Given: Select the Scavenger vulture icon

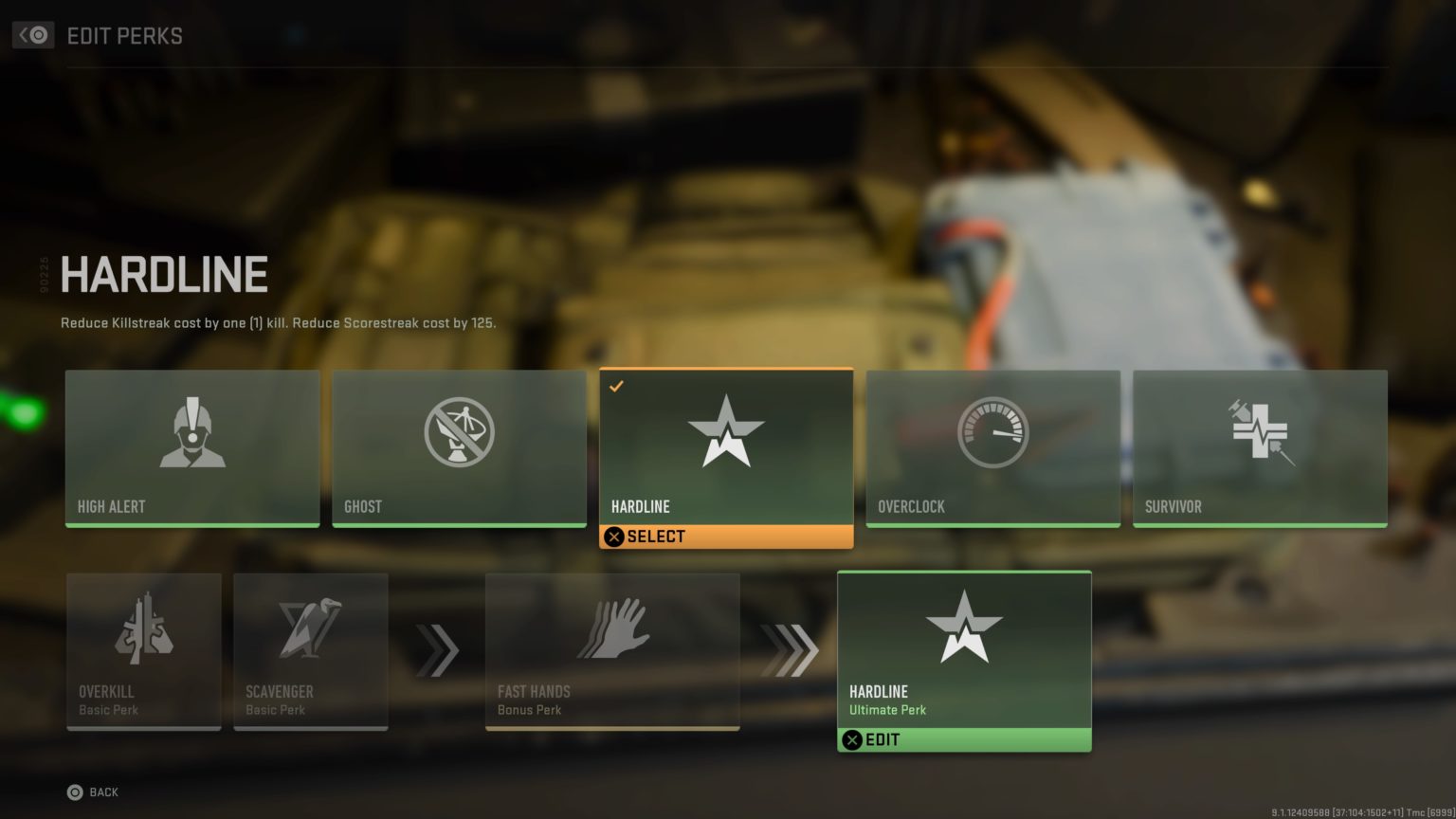Looking at the screenshot, I should click(x=311, y=628).
